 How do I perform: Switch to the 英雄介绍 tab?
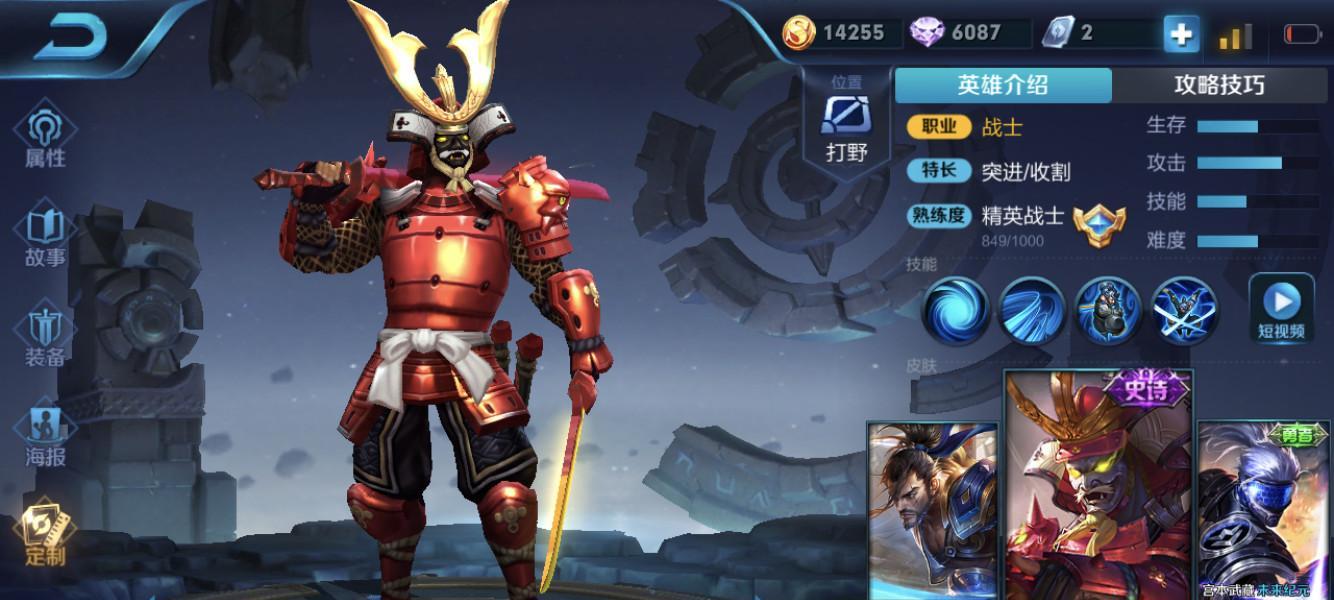1002,85
